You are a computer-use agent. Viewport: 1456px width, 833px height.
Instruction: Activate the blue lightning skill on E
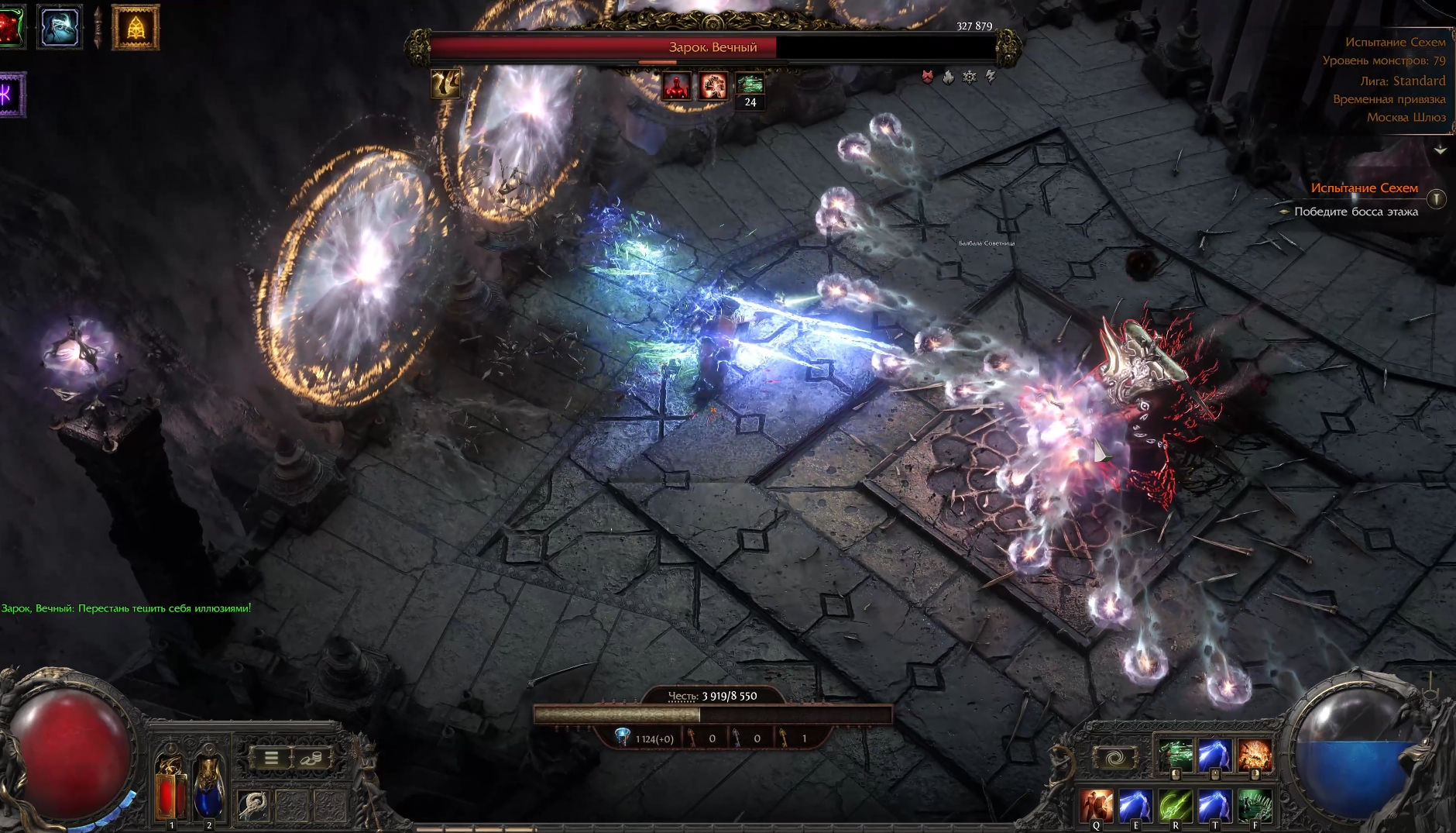[x=1136, y=805]
